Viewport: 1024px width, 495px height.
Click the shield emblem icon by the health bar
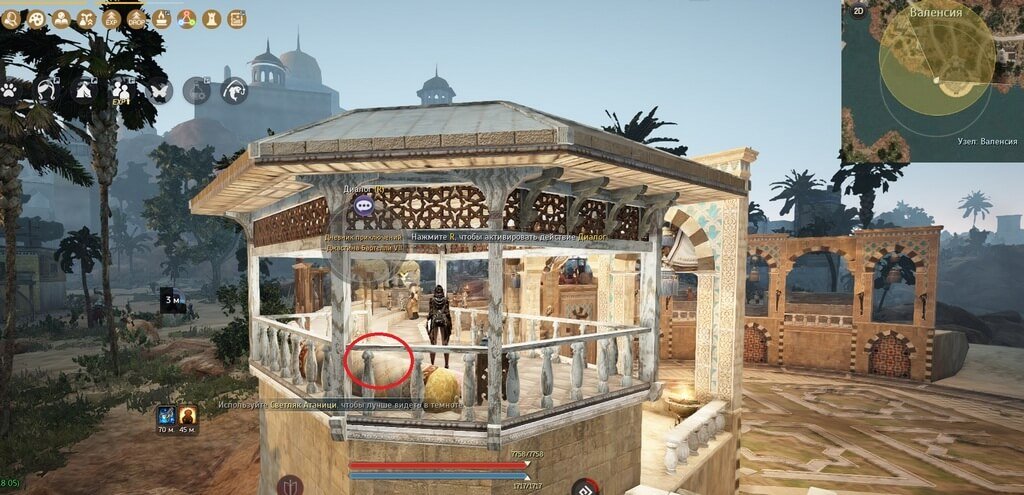290,487
